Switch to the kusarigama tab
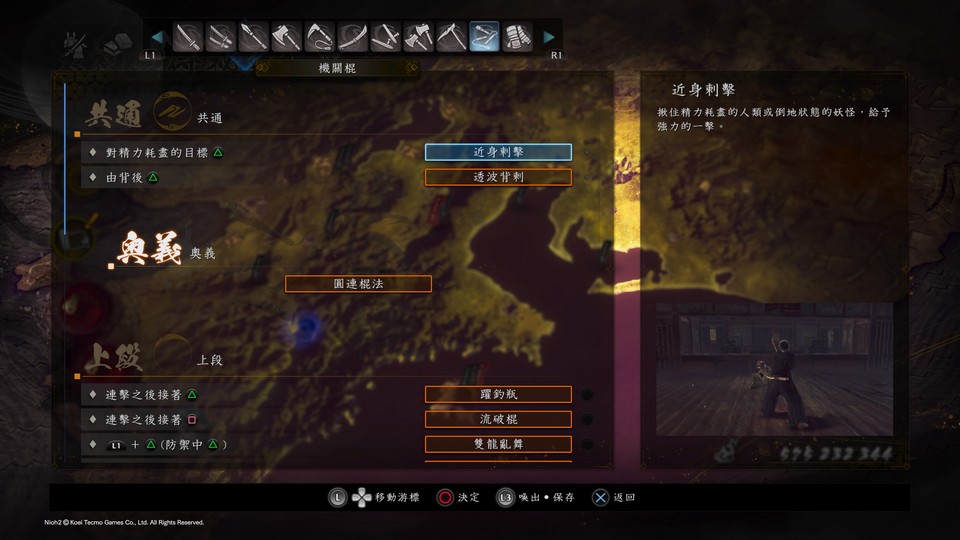The image size is (960, 540). (x=320, y=38)
